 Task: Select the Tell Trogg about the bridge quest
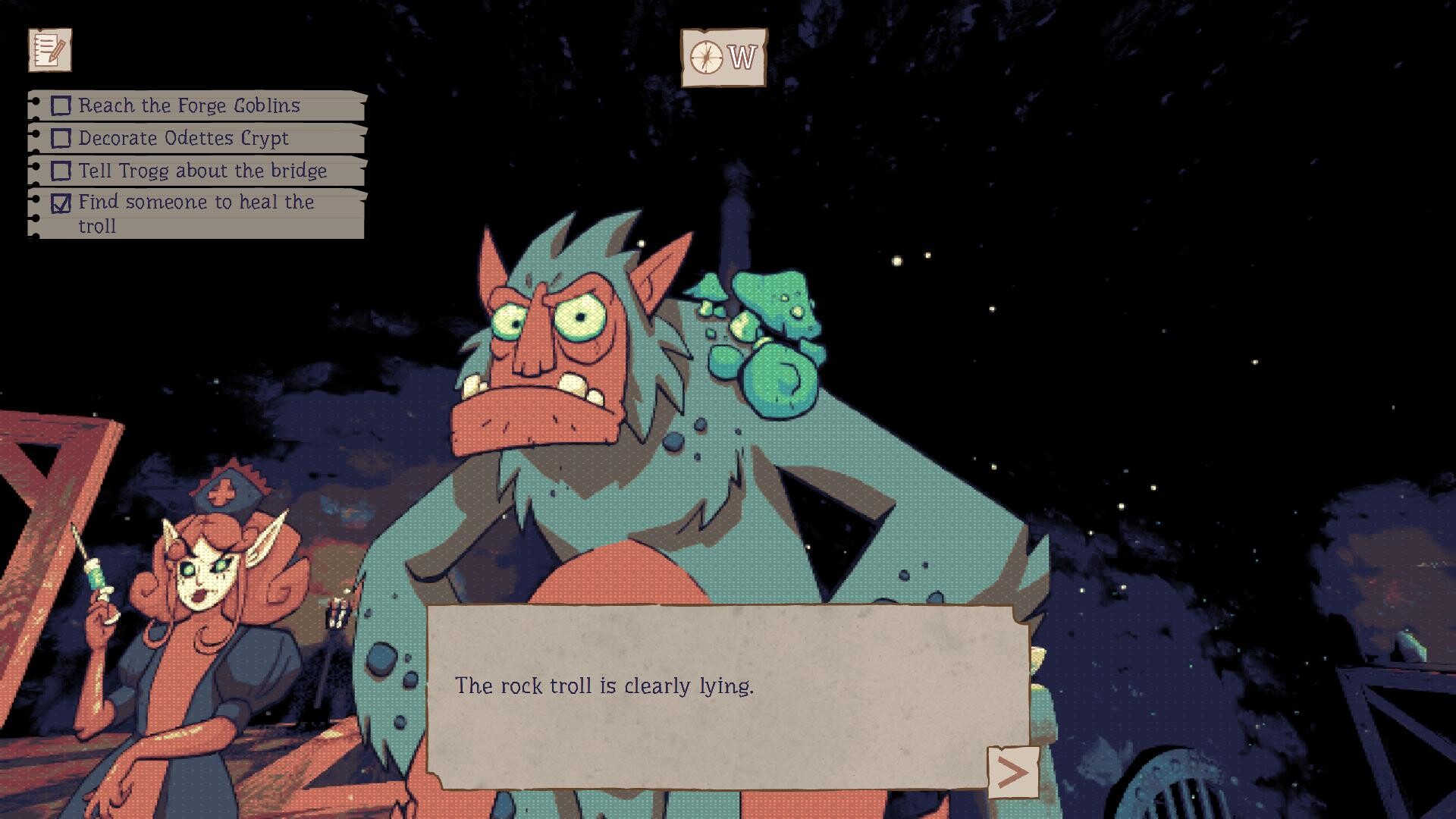click(x=201, y=171)
